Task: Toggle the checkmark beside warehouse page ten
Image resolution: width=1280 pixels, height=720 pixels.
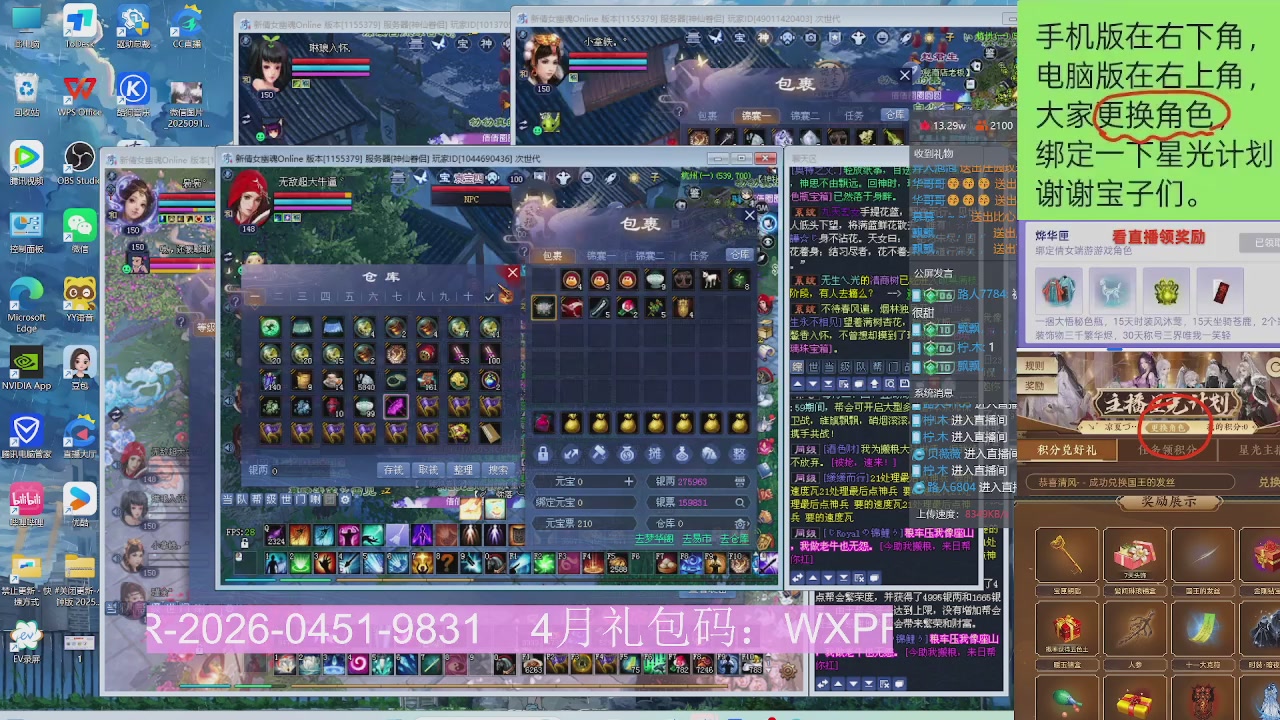Action: point(488,298)
